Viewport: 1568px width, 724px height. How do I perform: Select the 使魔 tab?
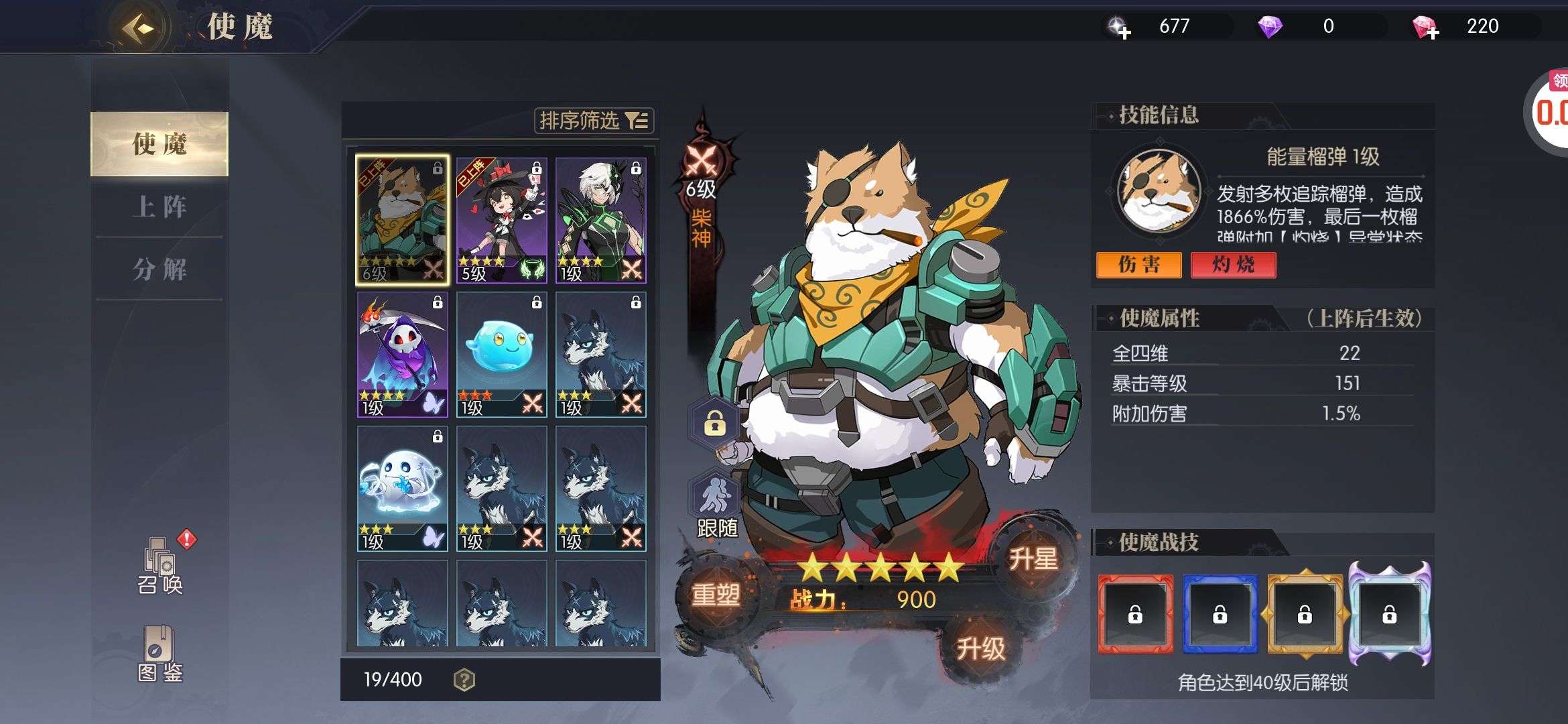click(159, 144)
